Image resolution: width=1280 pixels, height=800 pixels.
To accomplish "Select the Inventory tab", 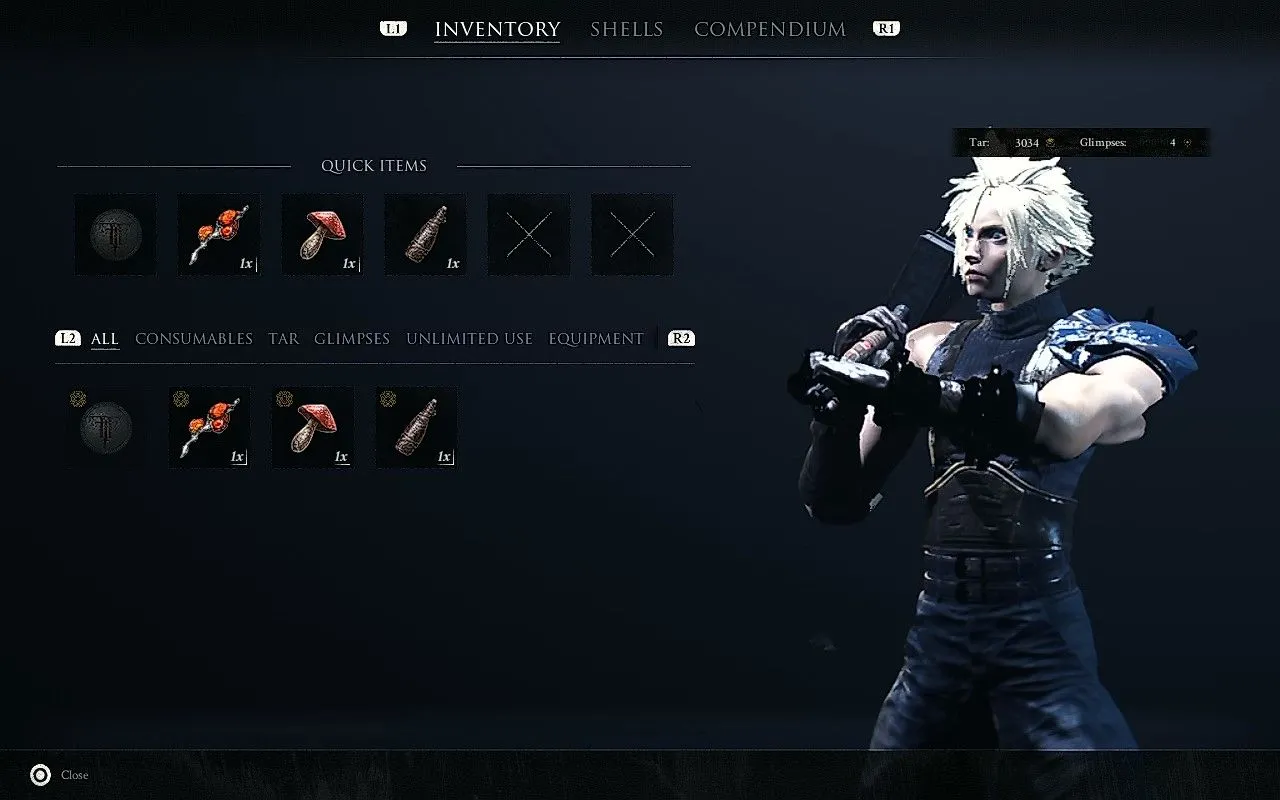I will pos(497,29).
